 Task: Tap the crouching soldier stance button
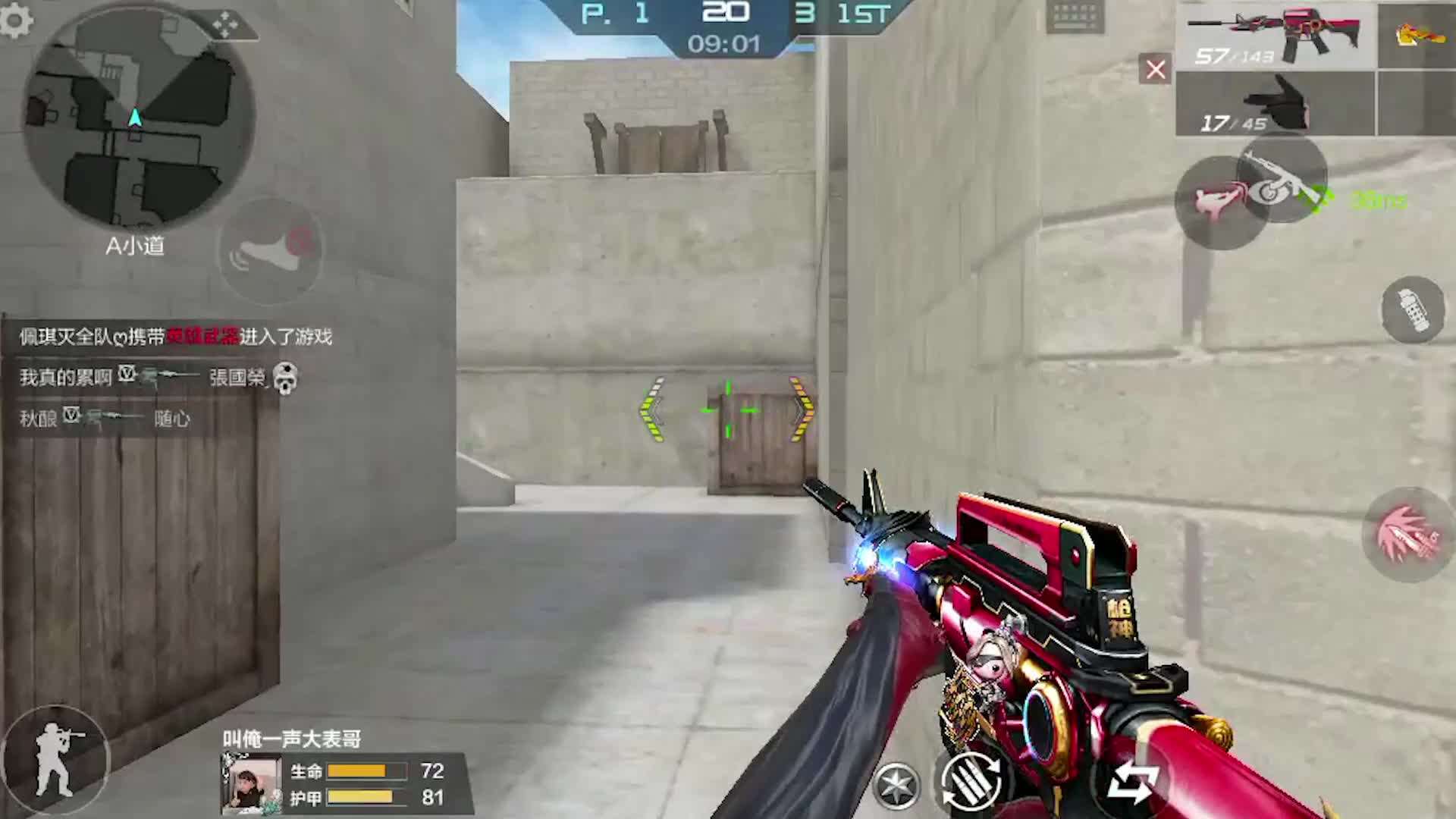pos(56,760)
